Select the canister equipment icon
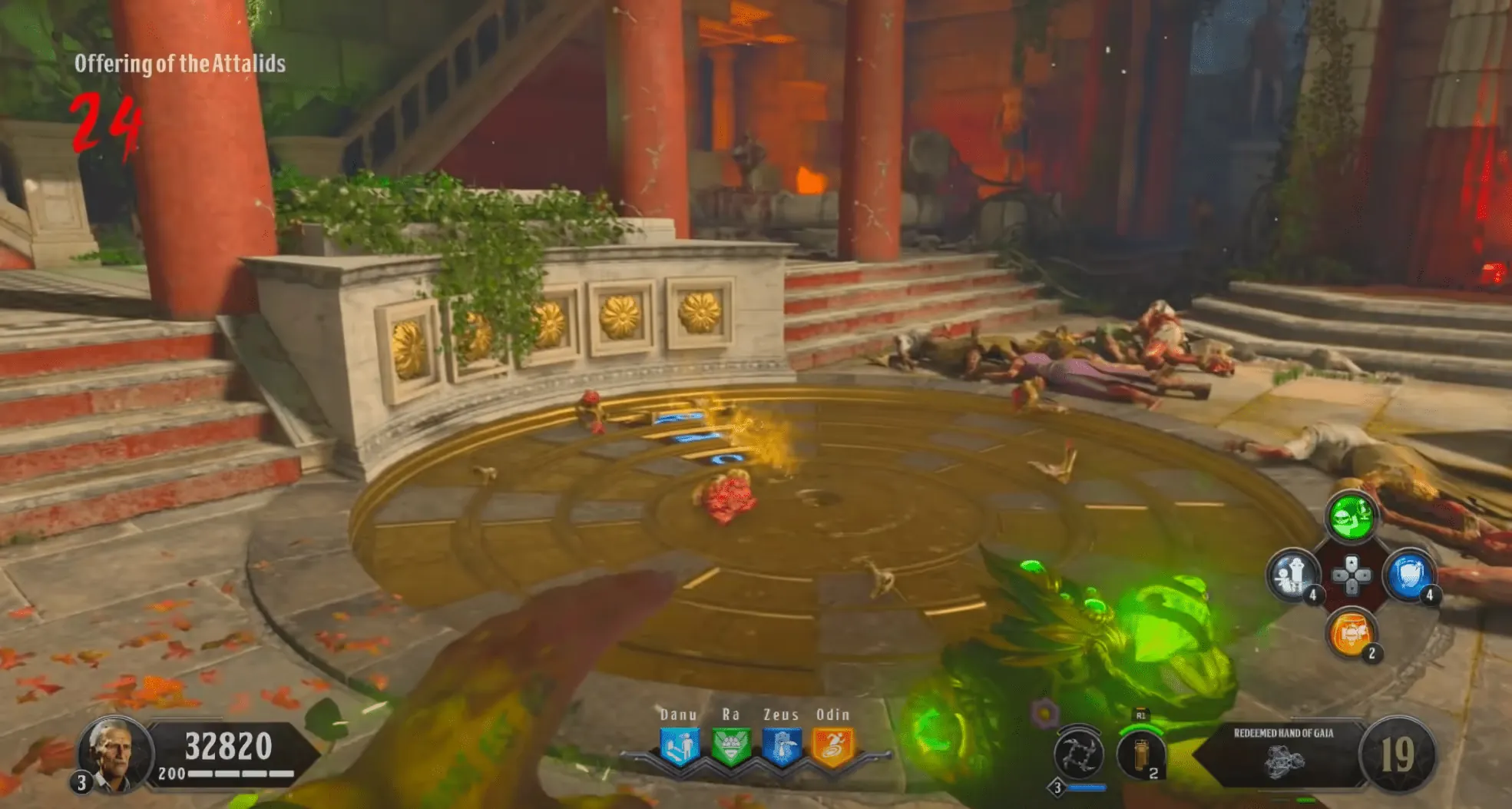 (x=1140, y=754)
